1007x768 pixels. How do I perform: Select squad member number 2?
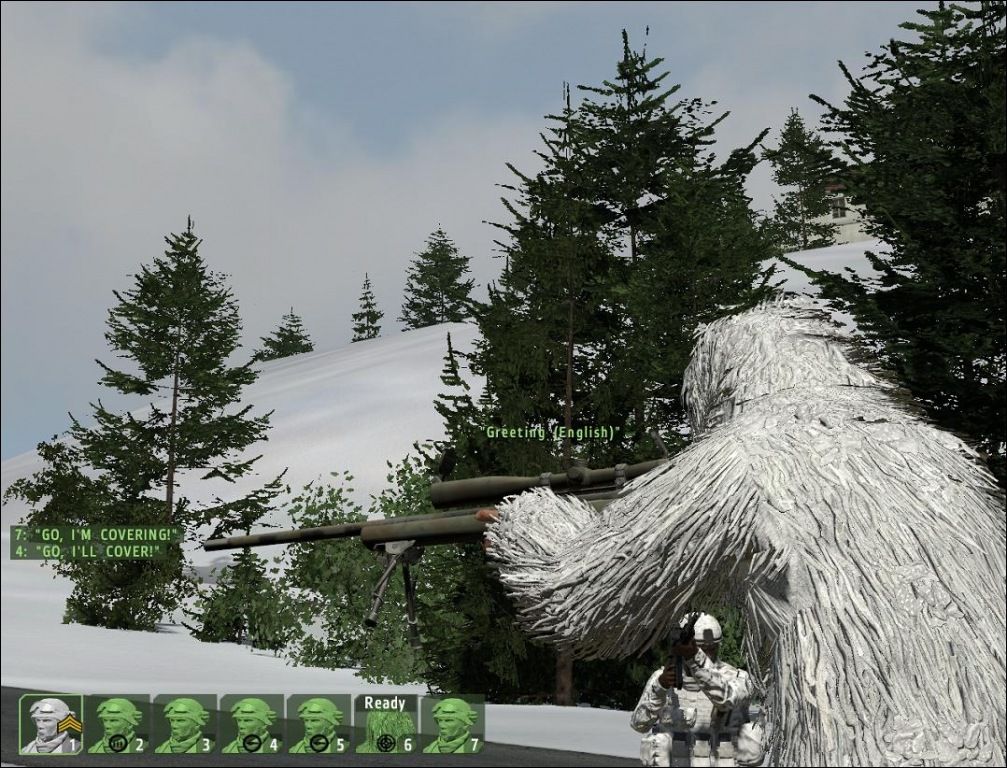coord(118,724)
